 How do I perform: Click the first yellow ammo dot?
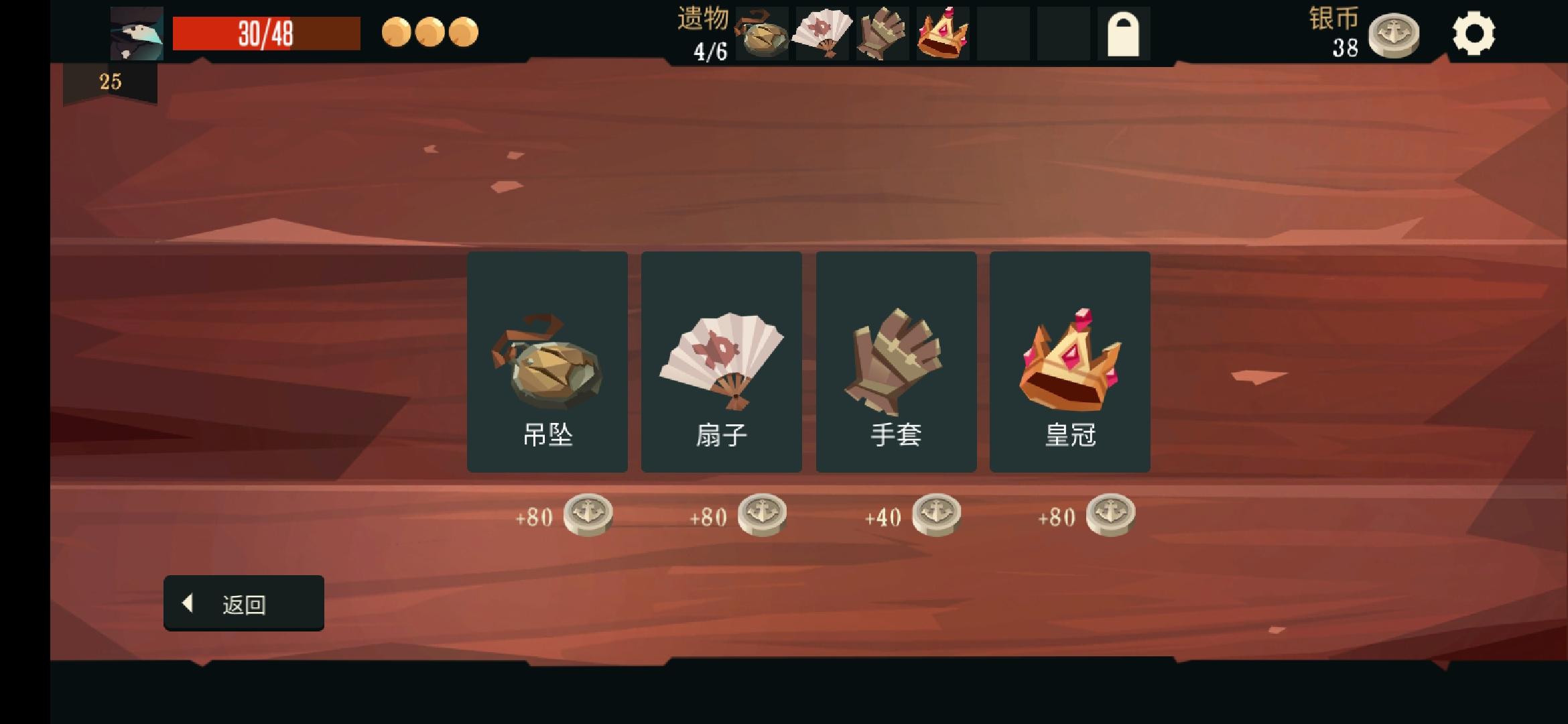coord(395,32)
